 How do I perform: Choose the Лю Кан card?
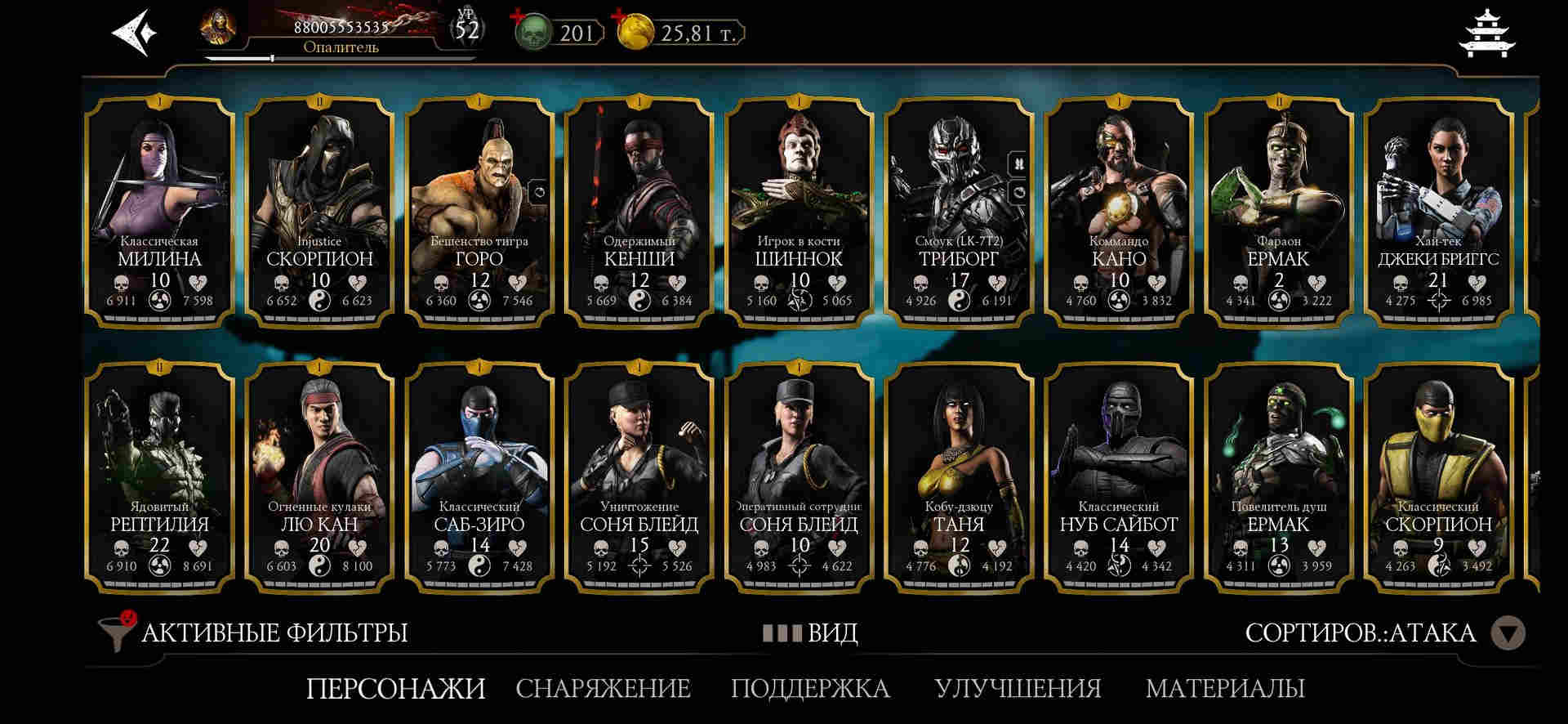pos(319,478)
